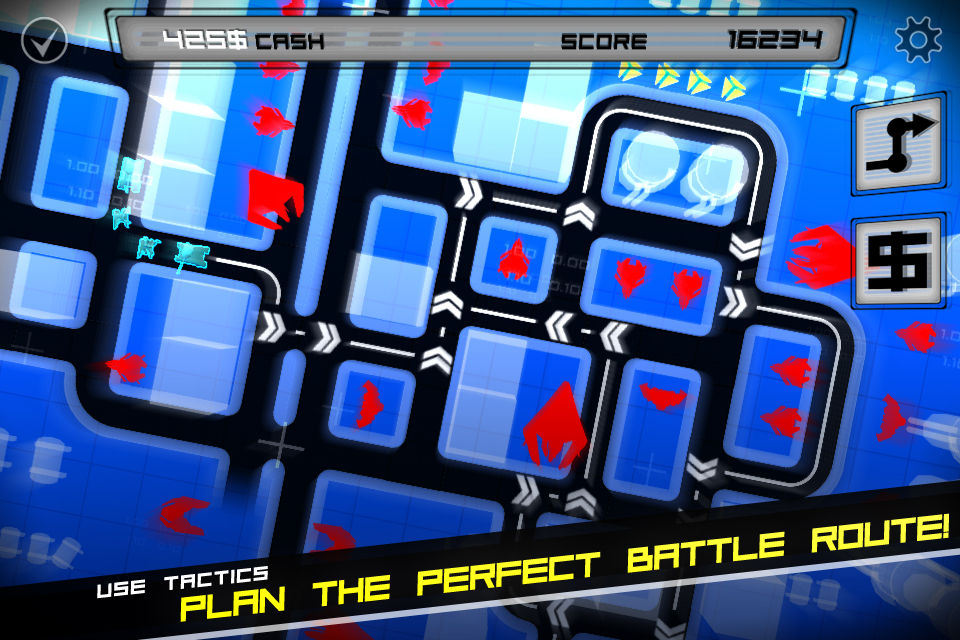This screenshot has height=640, width=960.
Task: Open the dollar sign shop button
Action: (897, 260)
